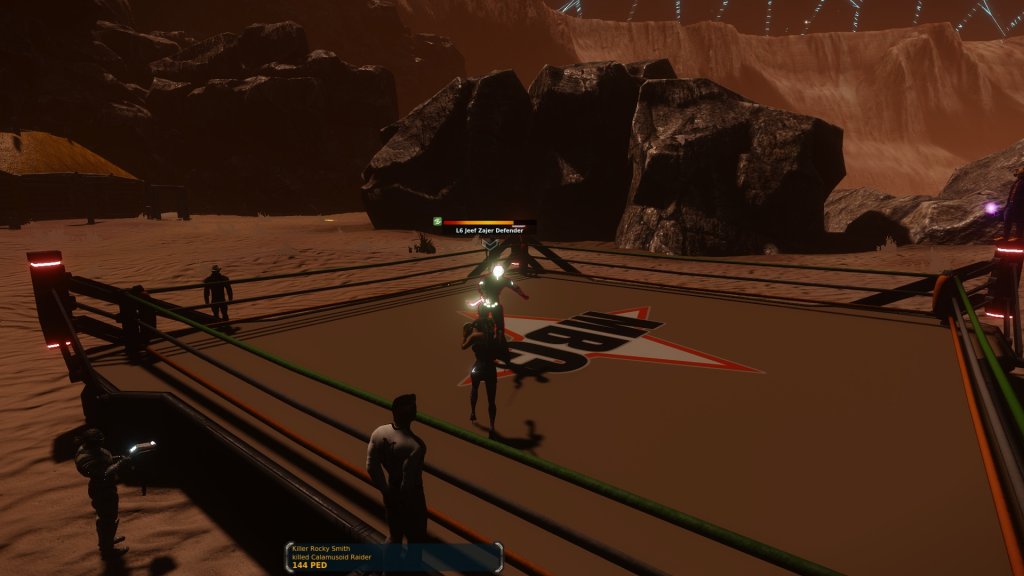Select the L6 Jeef Zajer Defender nameplate
This screenshot has width=1024, height=576.
[490, 230]
